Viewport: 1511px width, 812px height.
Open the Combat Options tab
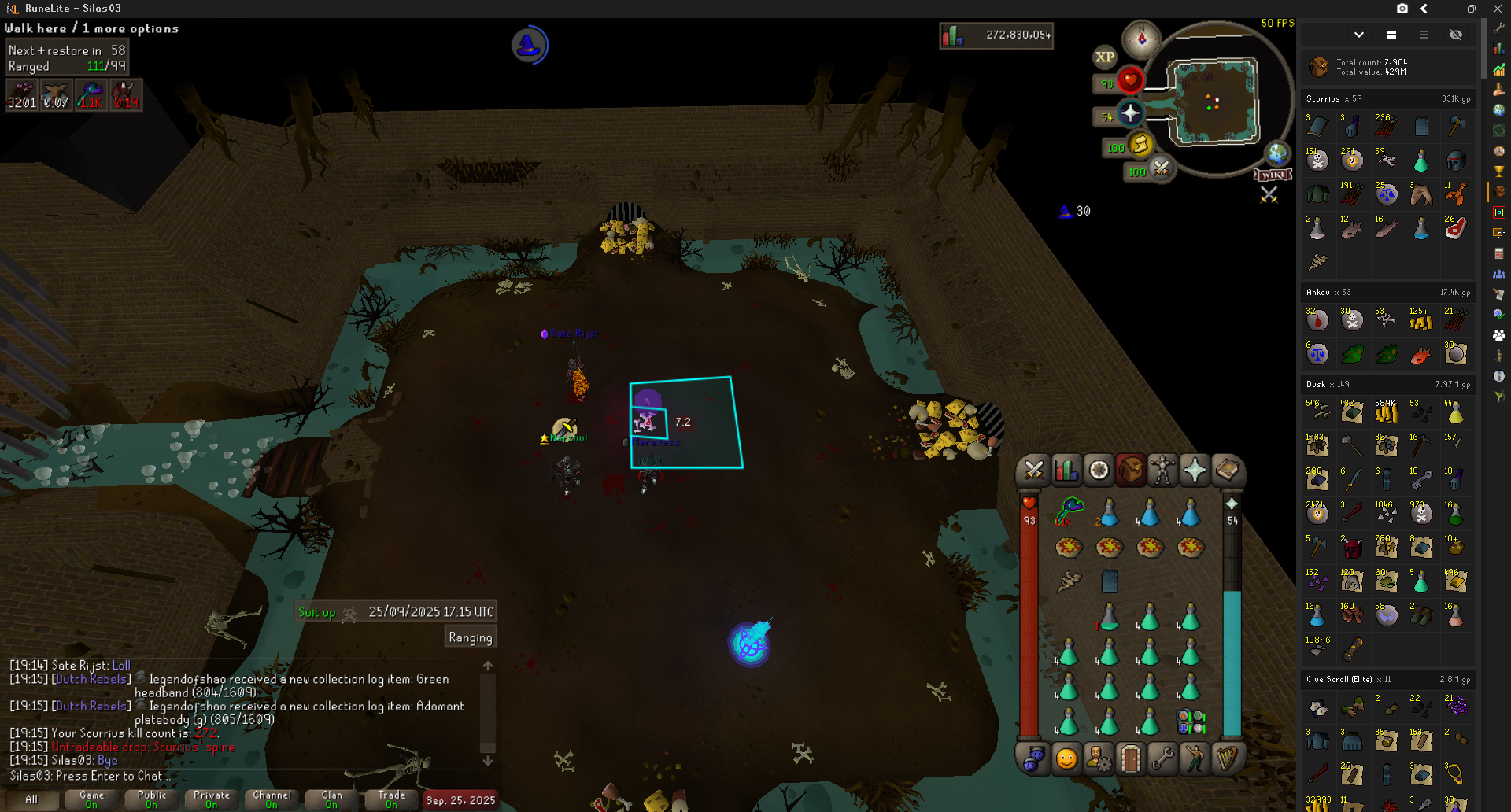[1033, 471]
